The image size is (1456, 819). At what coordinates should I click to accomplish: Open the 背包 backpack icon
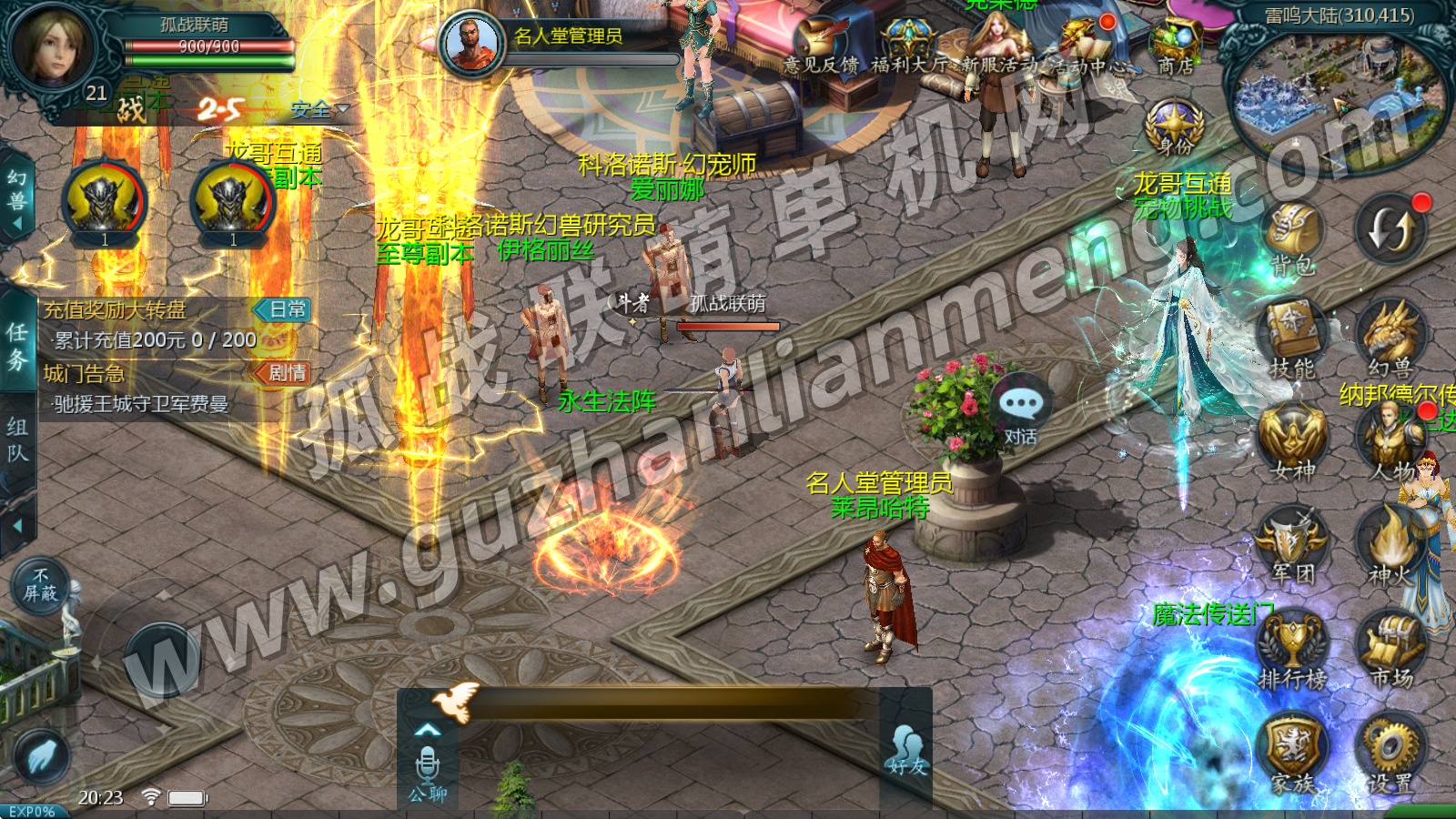click(1293, 236)
